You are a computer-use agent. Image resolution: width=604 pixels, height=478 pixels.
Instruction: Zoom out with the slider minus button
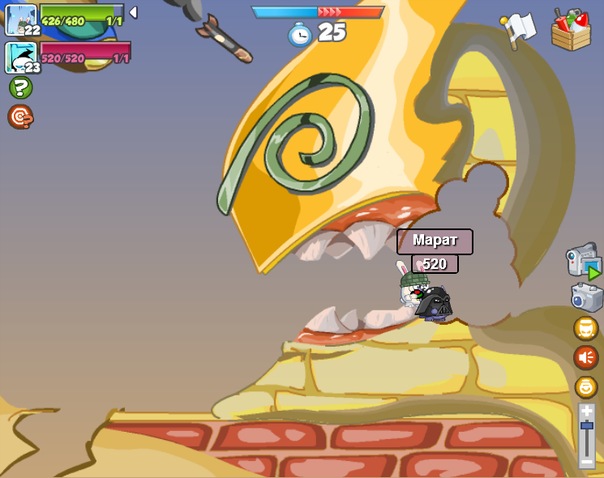pyautogui.click(x=587, y=462)
